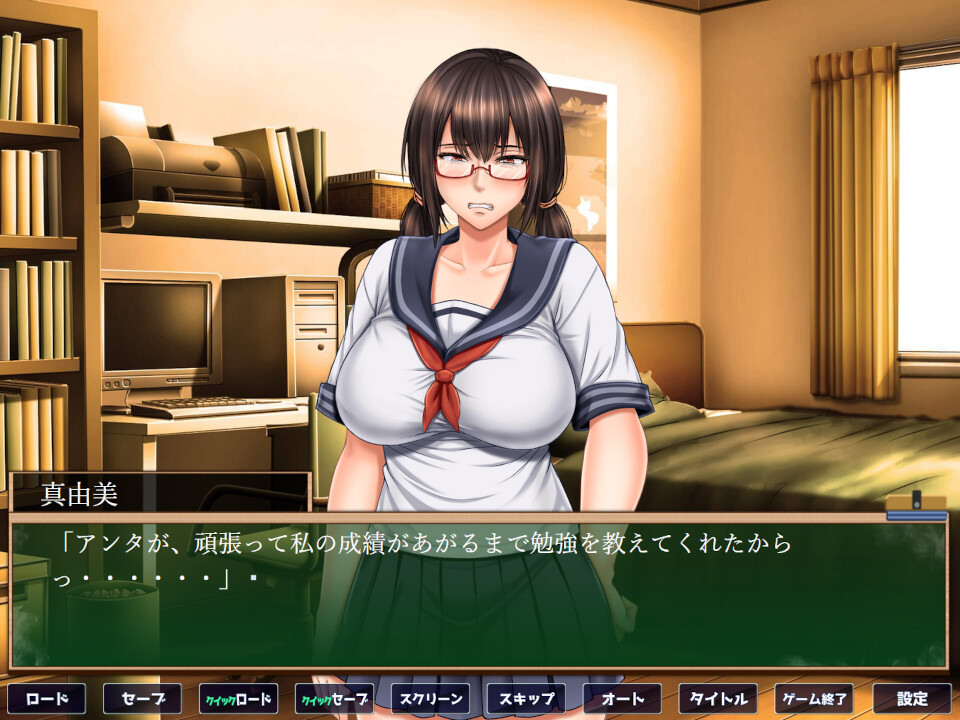Return to title with タイトル button
Image resolution: width=960 pixels, height=720 pixels.
point(718,698)
